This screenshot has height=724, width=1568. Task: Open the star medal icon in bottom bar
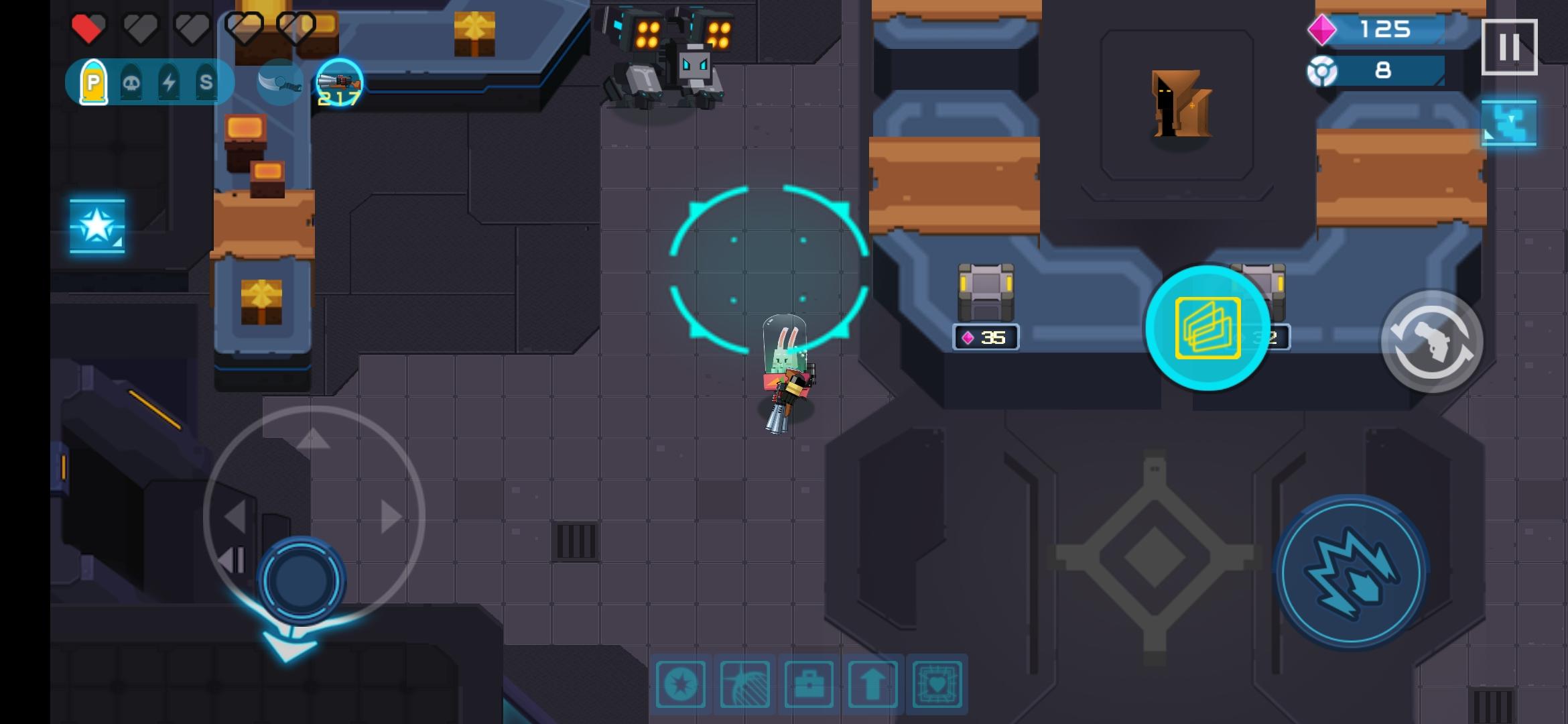pos(681,685)
